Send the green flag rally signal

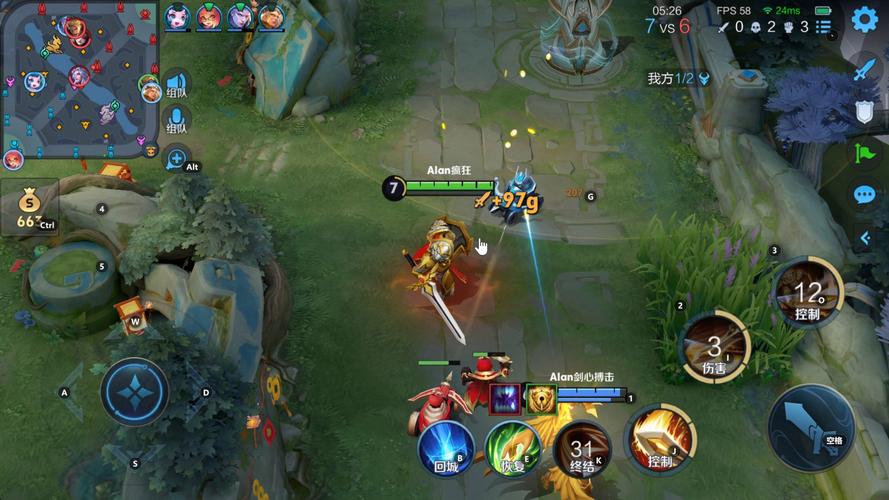click(x=865, y=154)
